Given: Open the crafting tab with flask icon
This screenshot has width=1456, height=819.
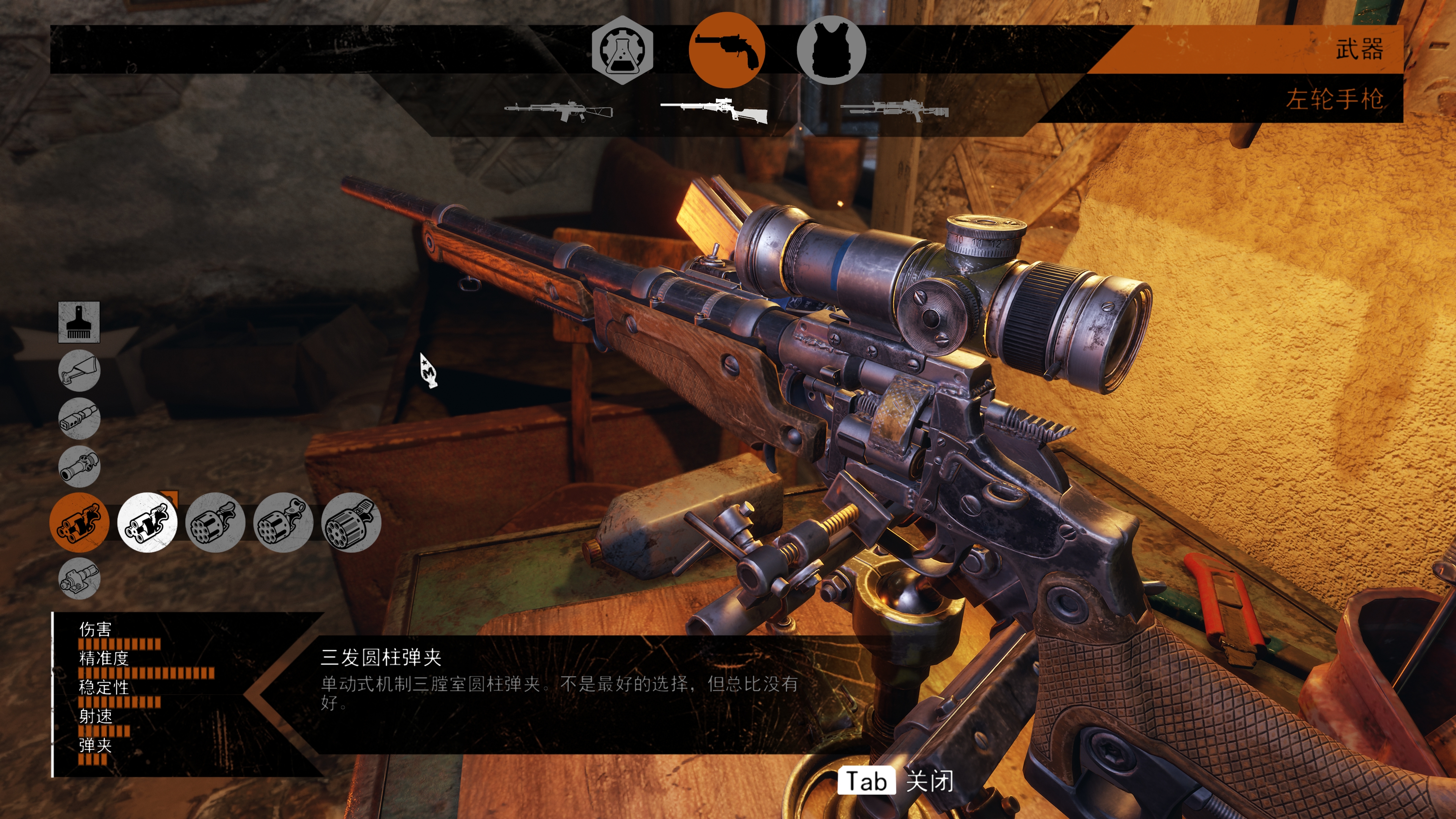Looking at the screenshot, I should click(x=622, y=50).
